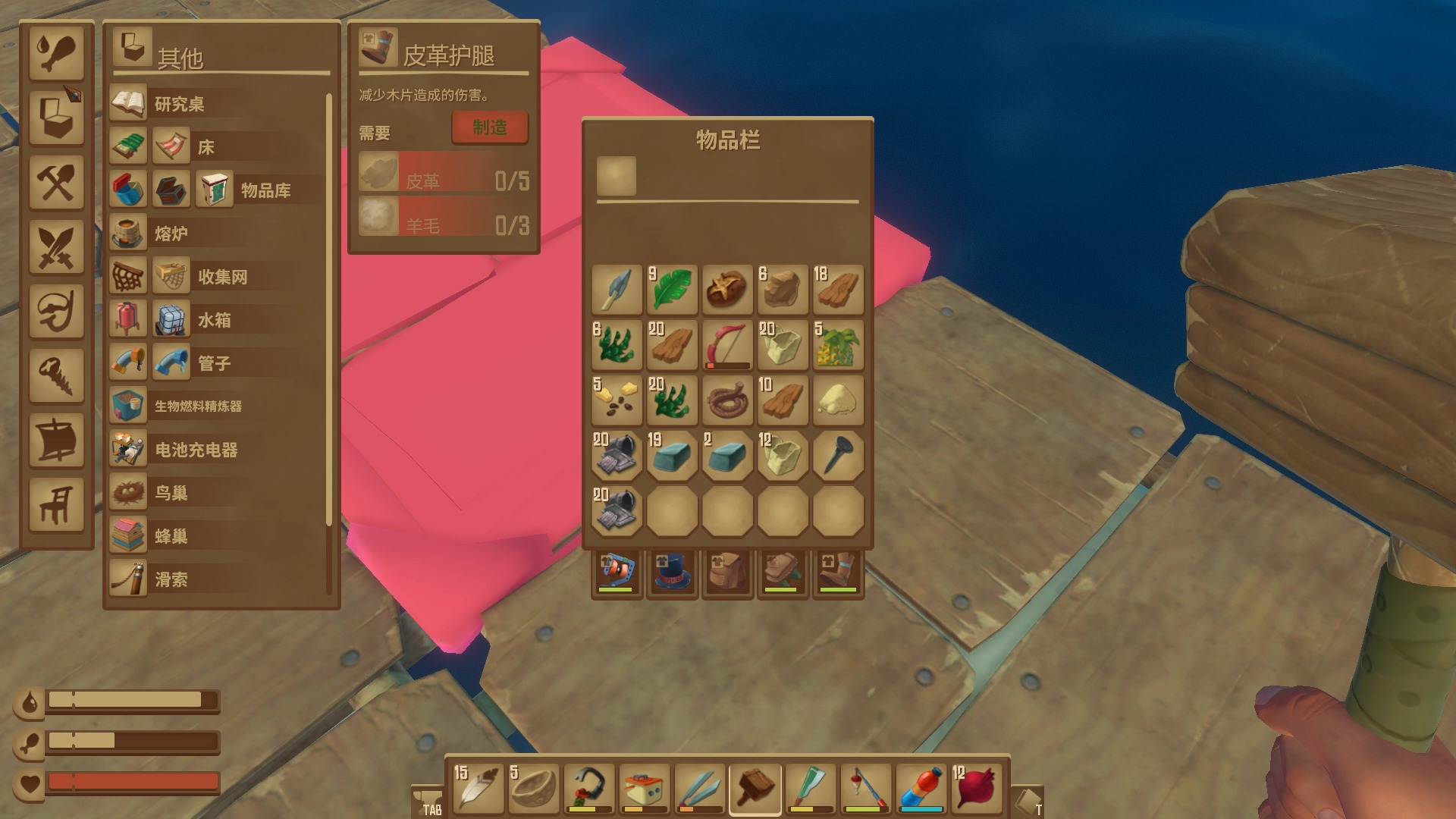Open the 蜂巢 beehive recipe
The height and width of the screenshot is (819, 1456).
pos(171,536)
